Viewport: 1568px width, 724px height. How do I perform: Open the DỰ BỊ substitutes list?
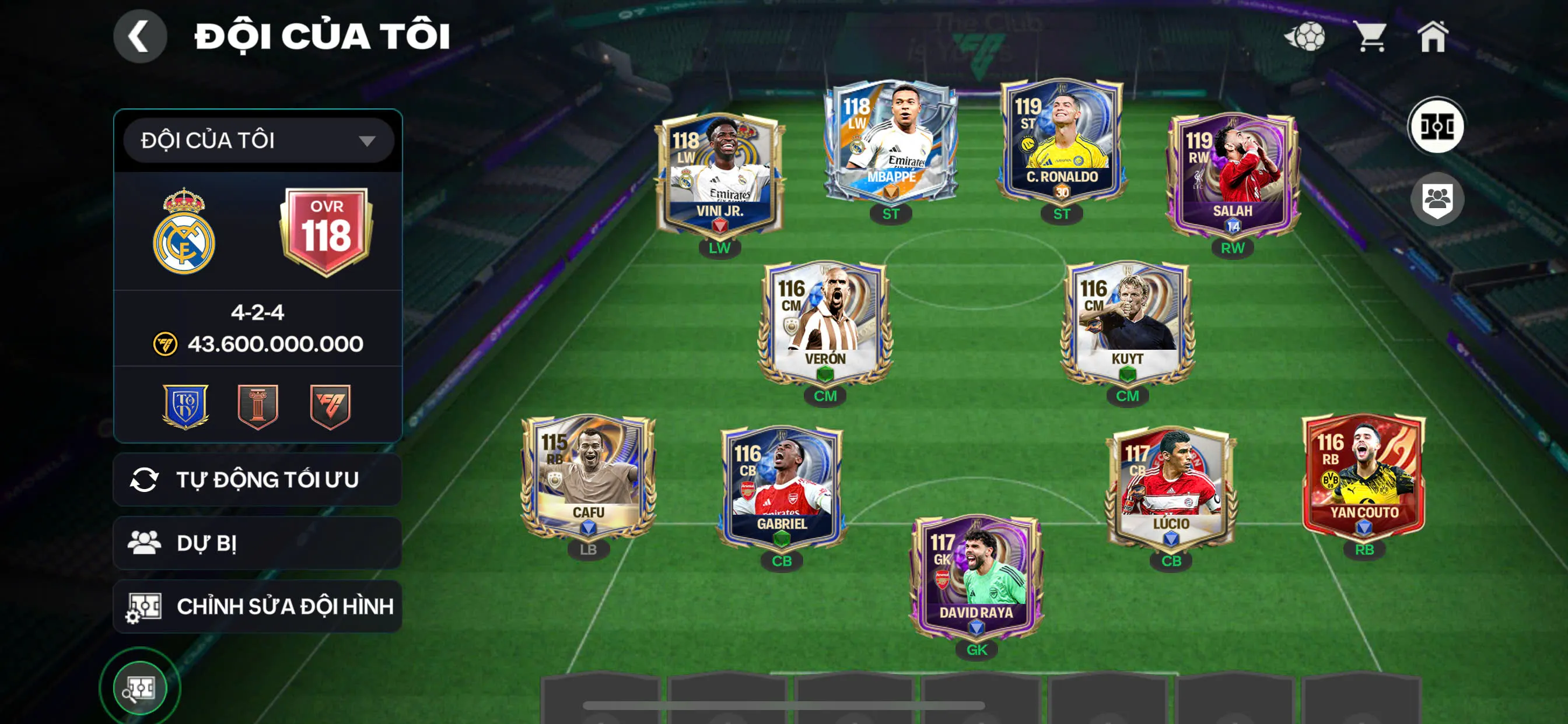click(257, 543)
